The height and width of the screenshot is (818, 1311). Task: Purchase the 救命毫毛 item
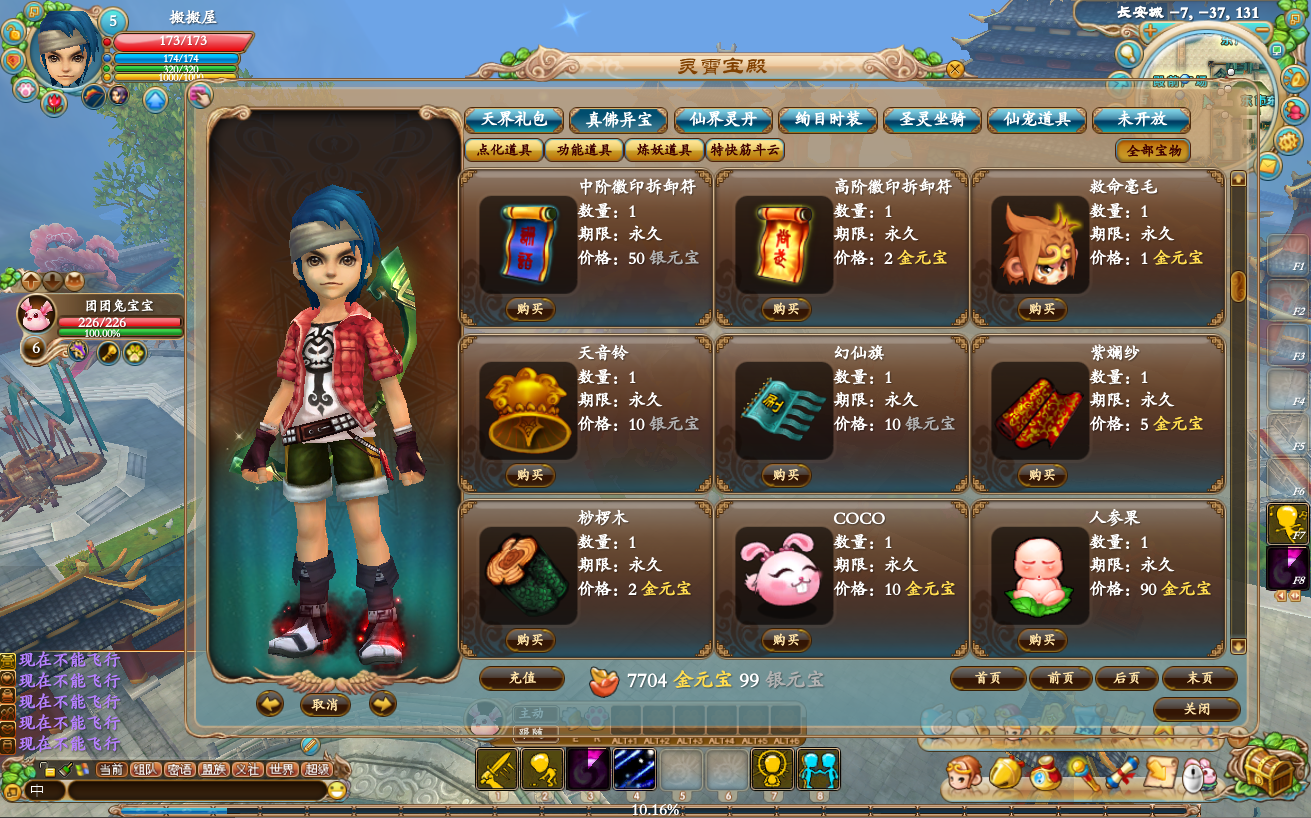(x=1042, y=309)
